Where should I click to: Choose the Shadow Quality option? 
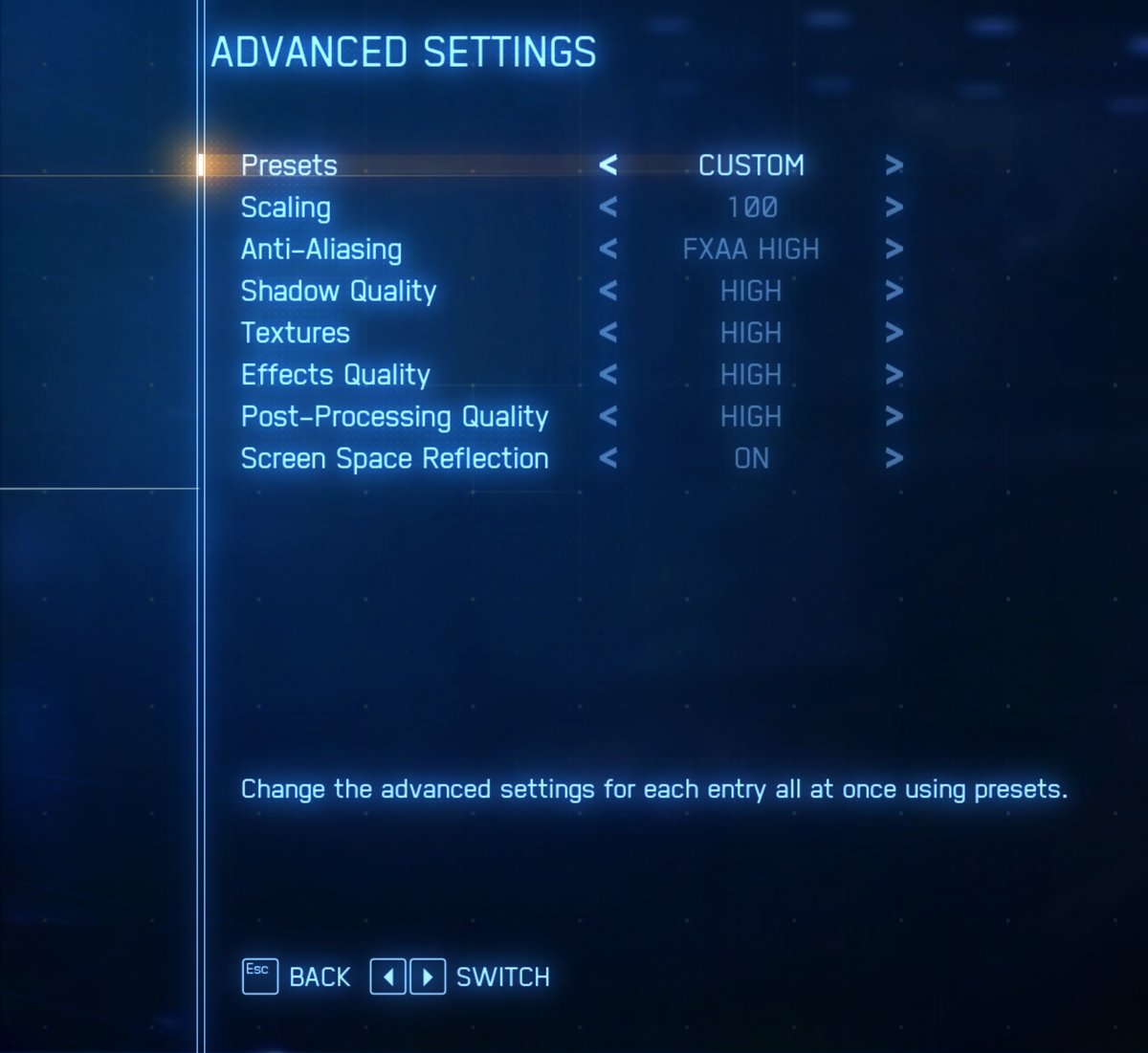point(339,292)
